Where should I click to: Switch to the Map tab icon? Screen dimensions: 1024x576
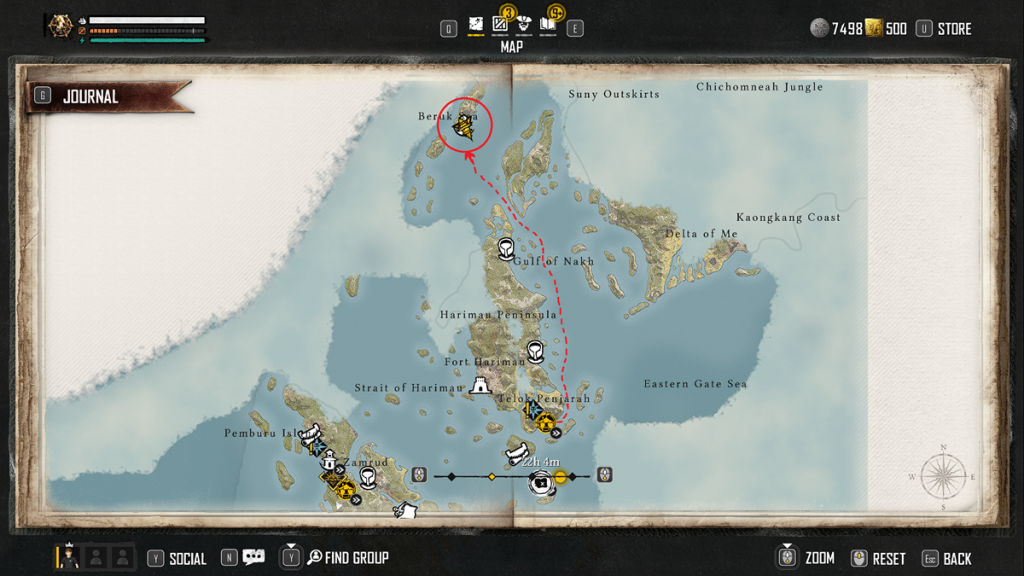click(476, 25)
